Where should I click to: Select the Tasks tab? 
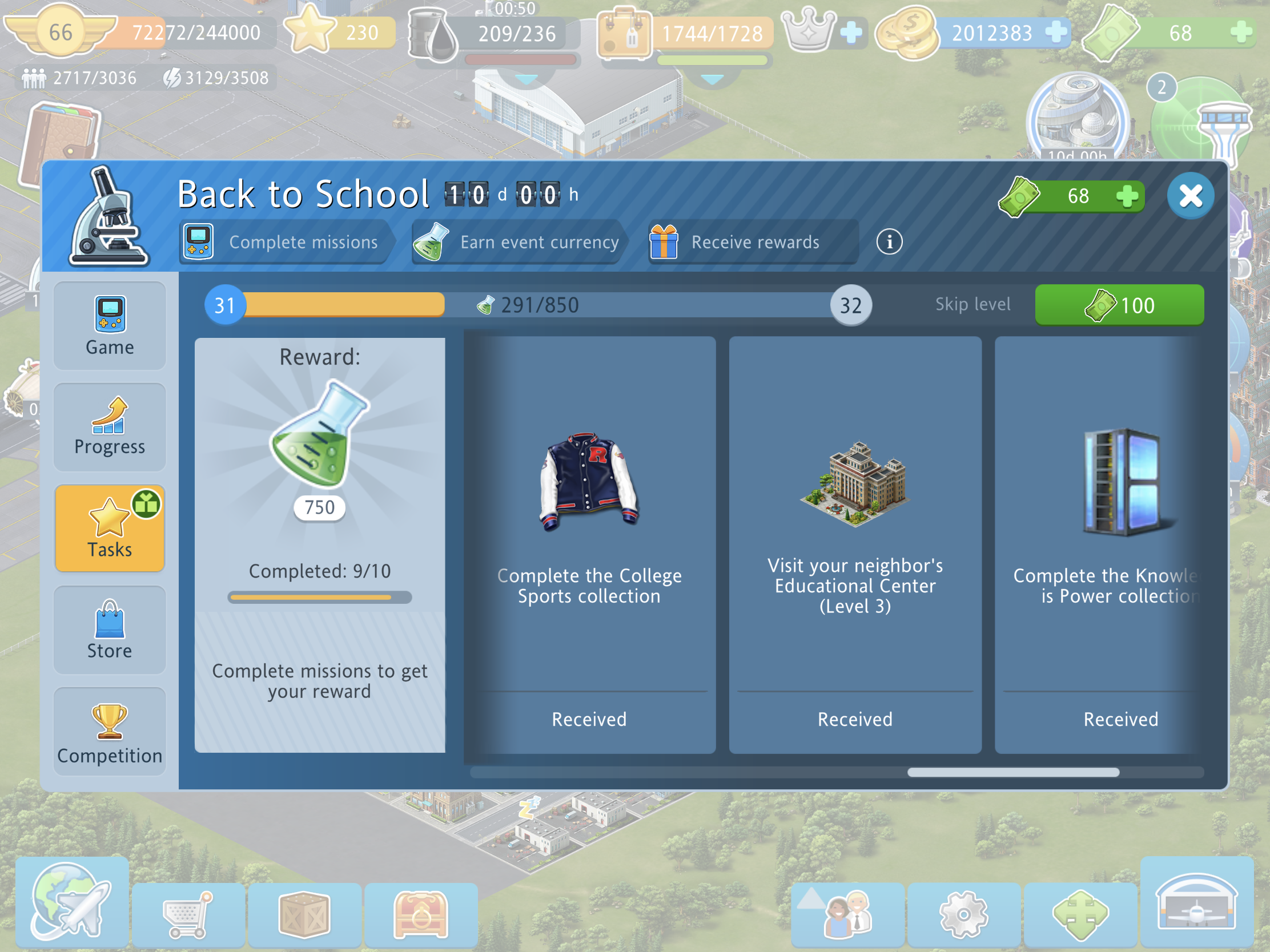[110, 528]
